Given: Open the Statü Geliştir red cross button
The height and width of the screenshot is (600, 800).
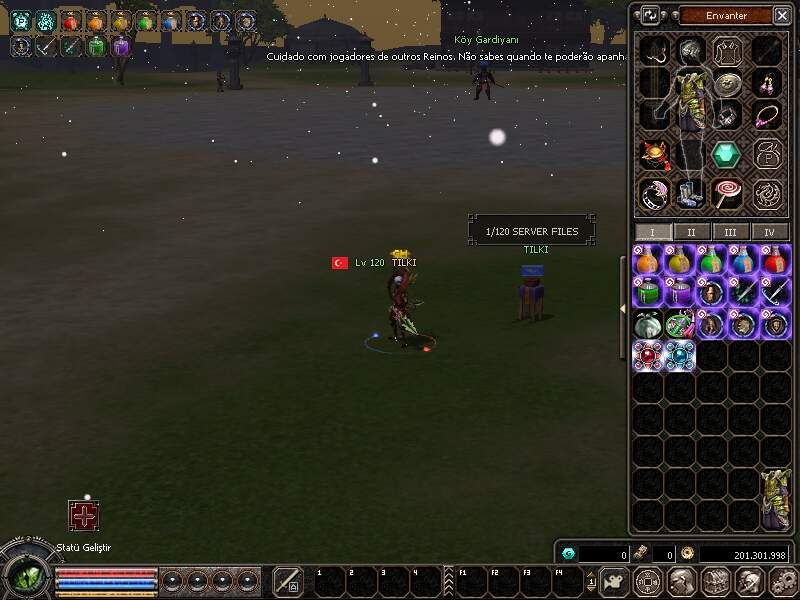Looking at the screenshot, I should 83,516.
